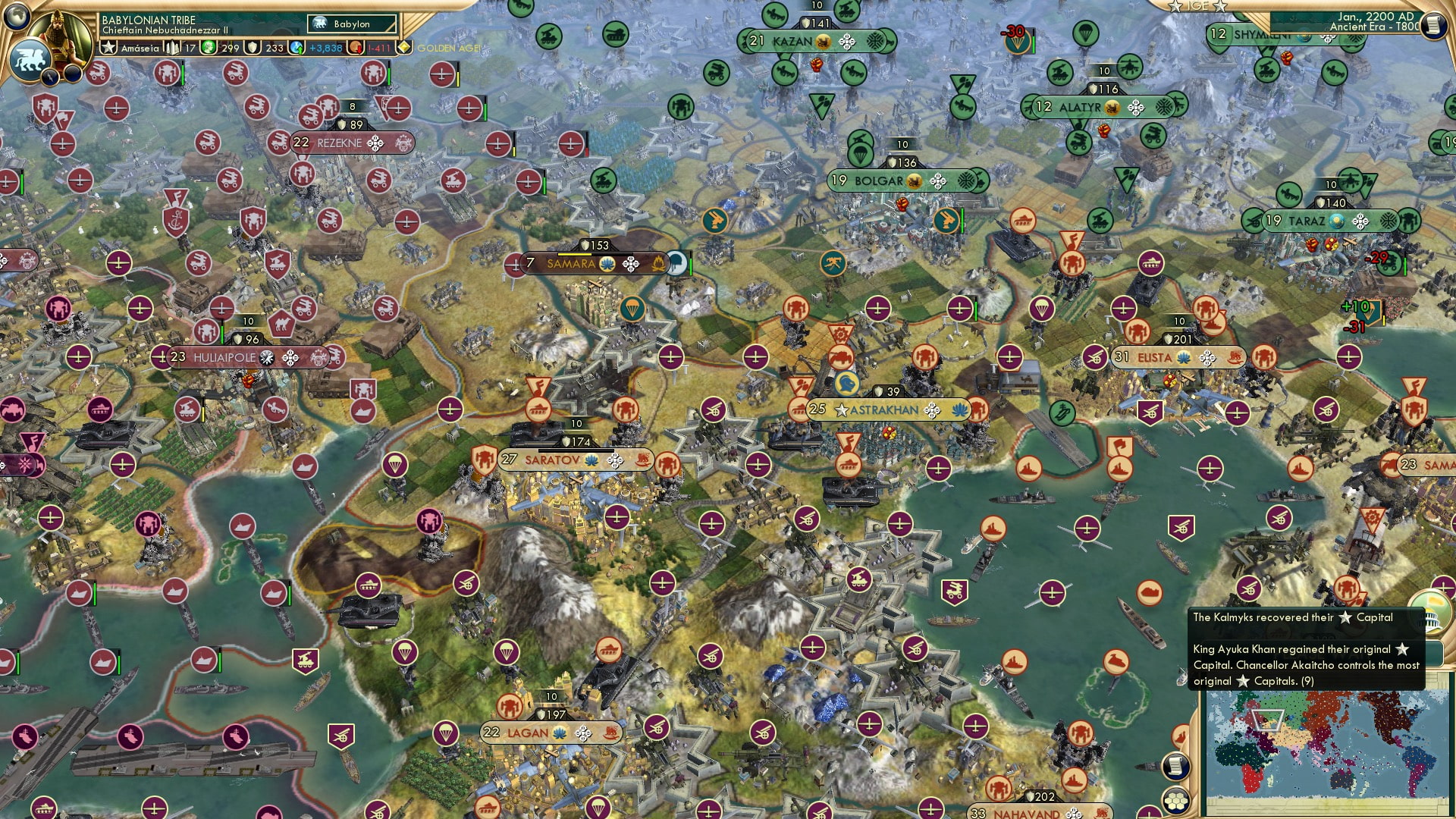Click the shield icon showing 233
1456x819 pixels.
click(x=253, y=48)
